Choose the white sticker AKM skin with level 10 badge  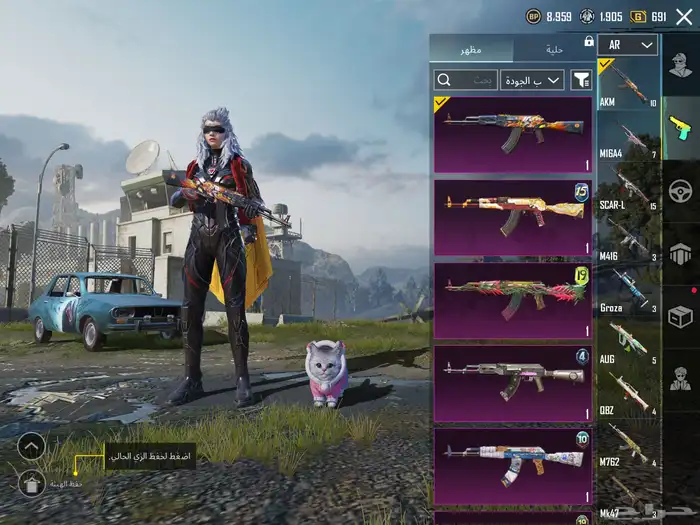[512, 466]
